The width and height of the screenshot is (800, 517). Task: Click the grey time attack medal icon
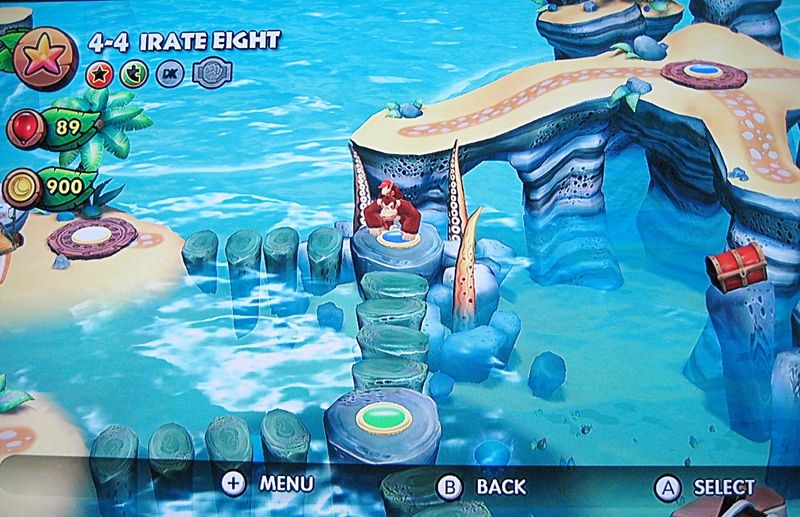click(207, 73)
